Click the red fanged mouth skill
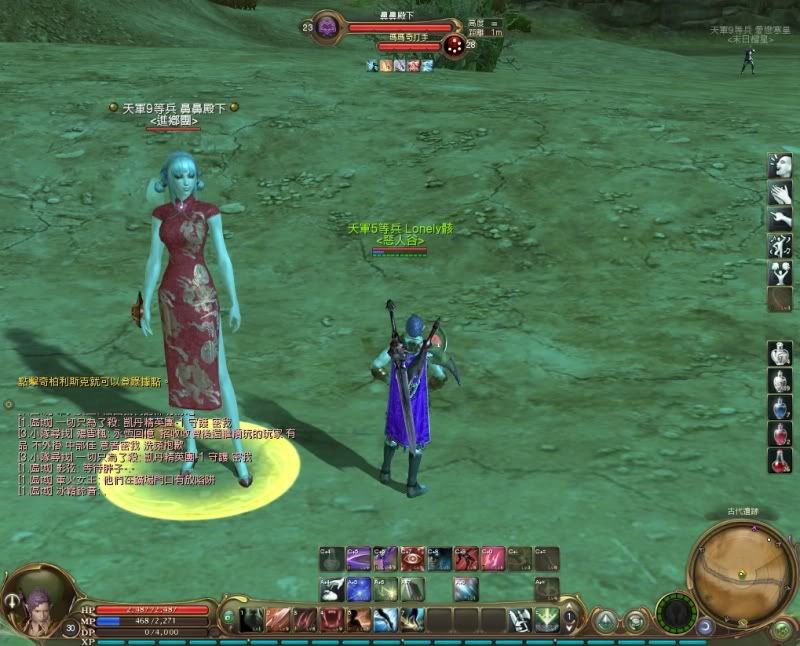Viewport: 800px width, 646px height. tap(332, 620)
